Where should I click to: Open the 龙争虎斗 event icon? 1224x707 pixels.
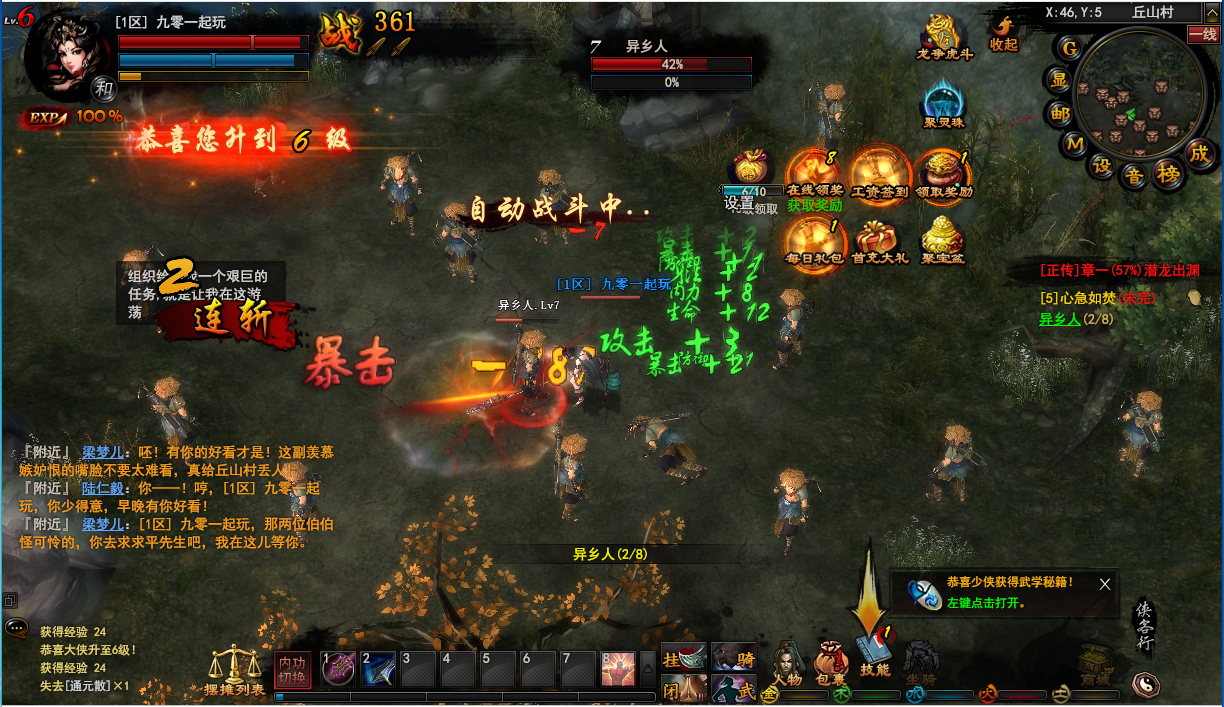(x=943, y=36)
